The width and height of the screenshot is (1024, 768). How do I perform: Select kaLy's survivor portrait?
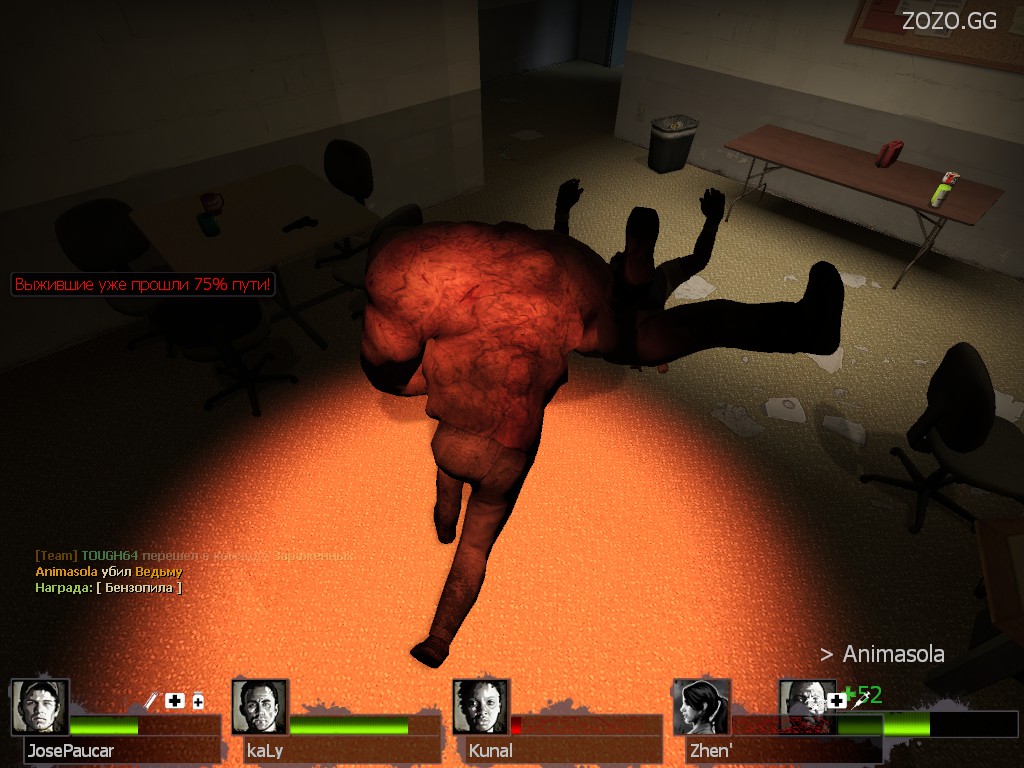[260, 707]
